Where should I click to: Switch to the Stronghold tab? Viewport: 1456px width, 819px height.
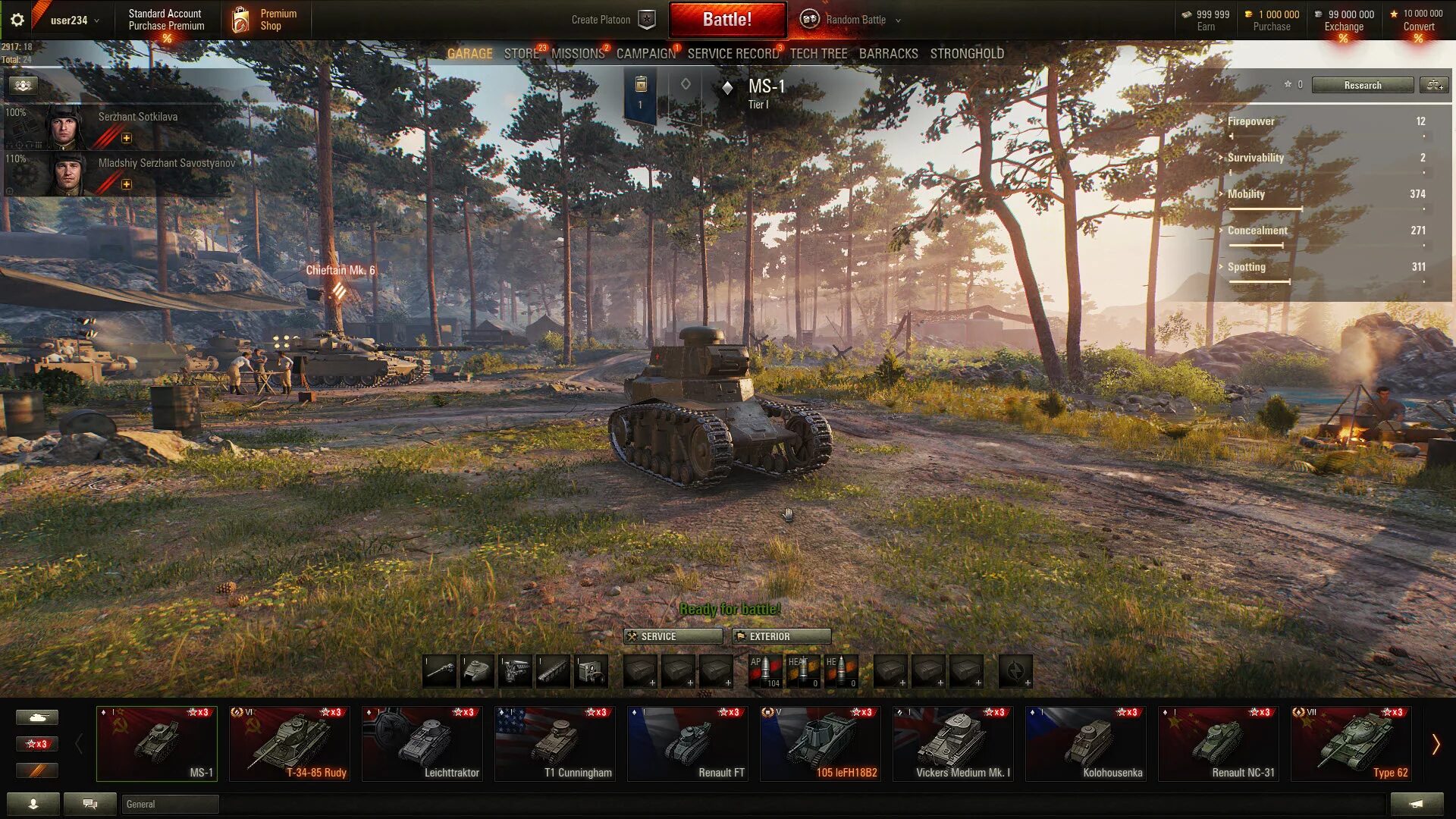967,54
